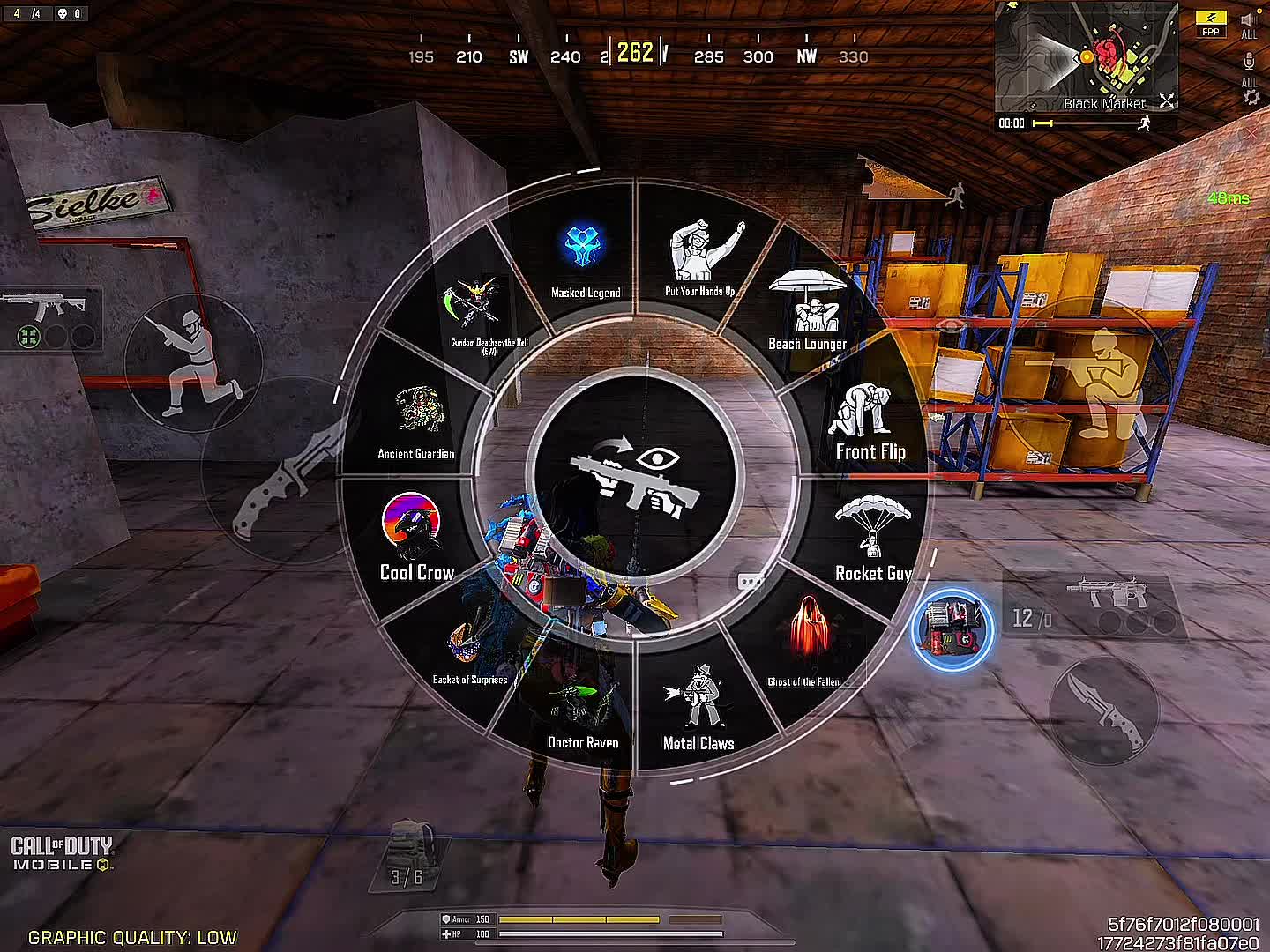Toggle the microphone voice chat

[1250, 63]
